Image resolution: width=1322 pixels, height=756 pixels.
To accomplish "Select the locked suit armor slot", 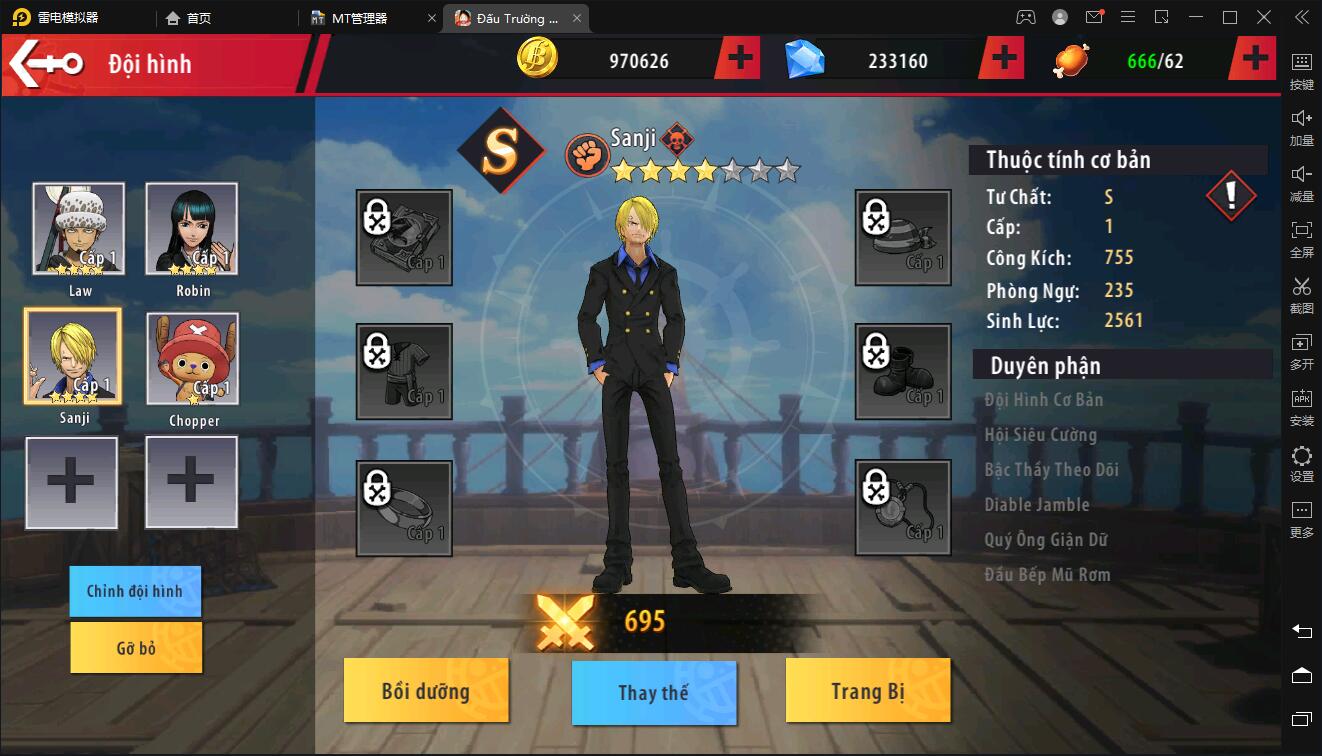I will point(404,371).
